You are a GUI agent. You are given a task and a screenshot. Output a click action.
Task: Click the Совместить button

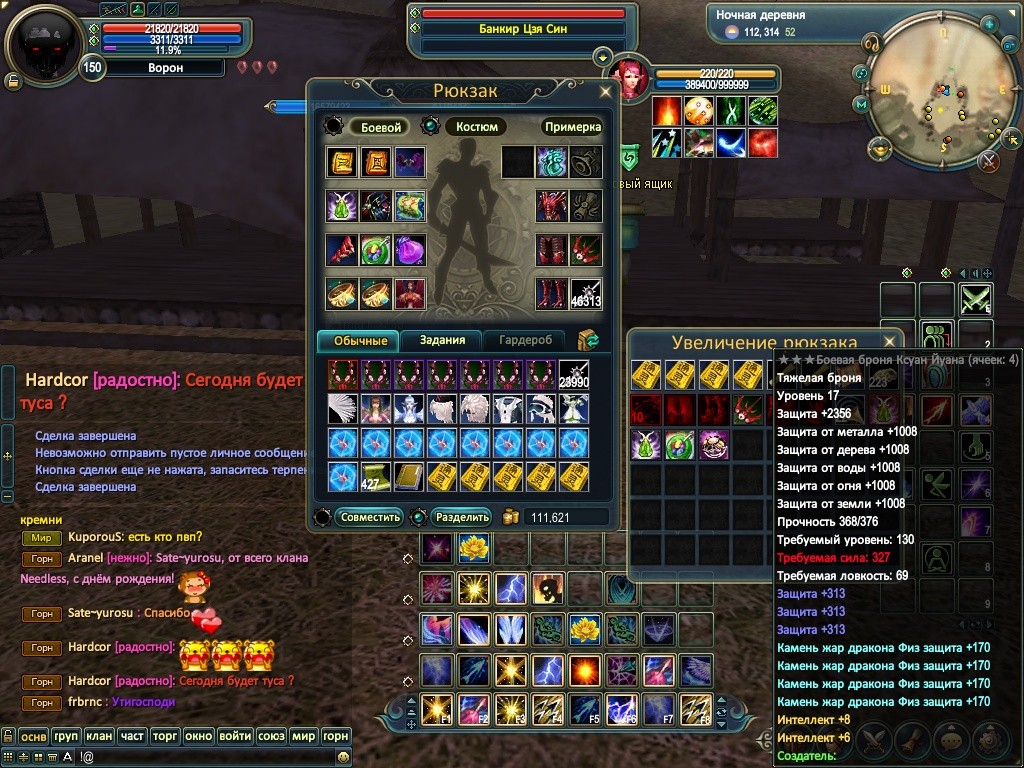[370, 517]
